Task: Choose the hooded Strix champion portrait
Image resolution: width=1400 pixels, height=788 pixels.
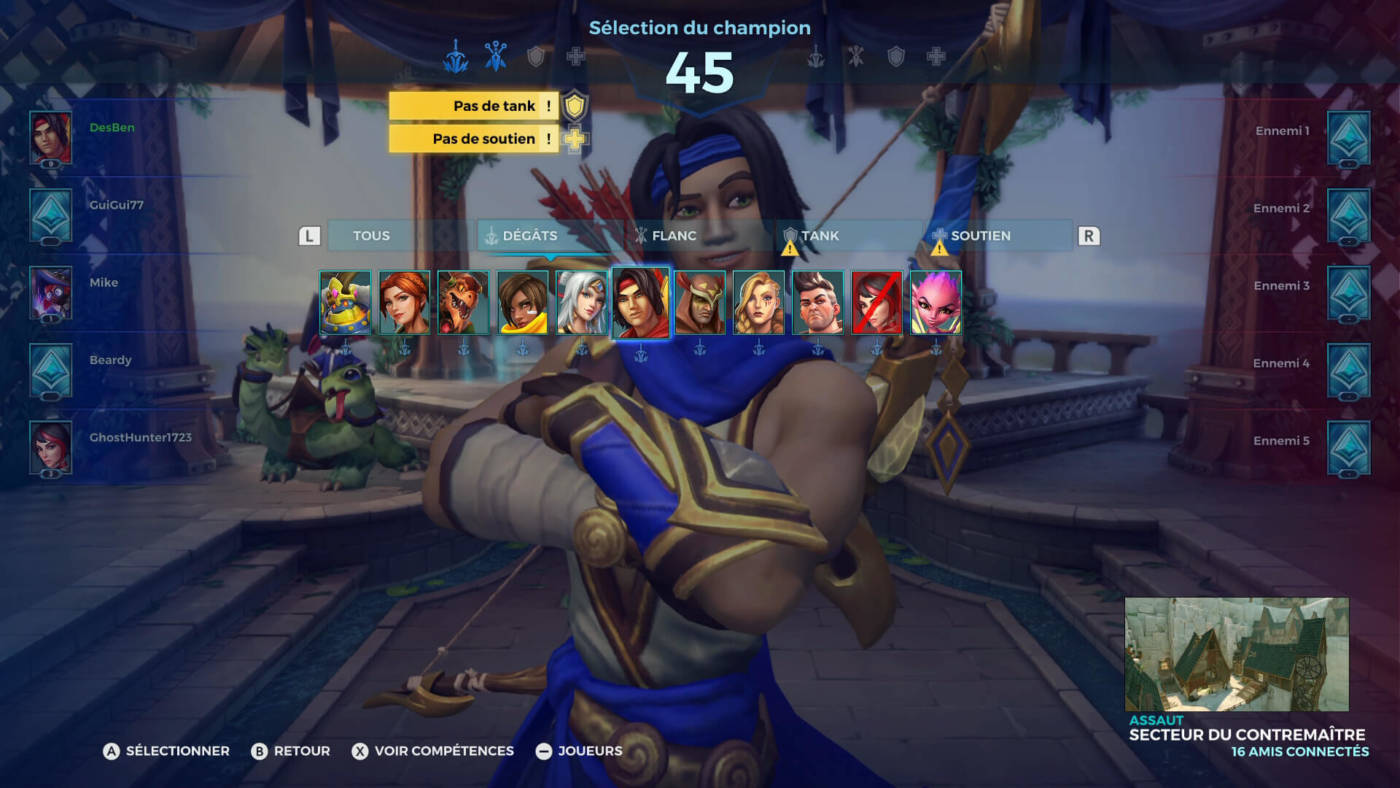Action: point(700,302)
